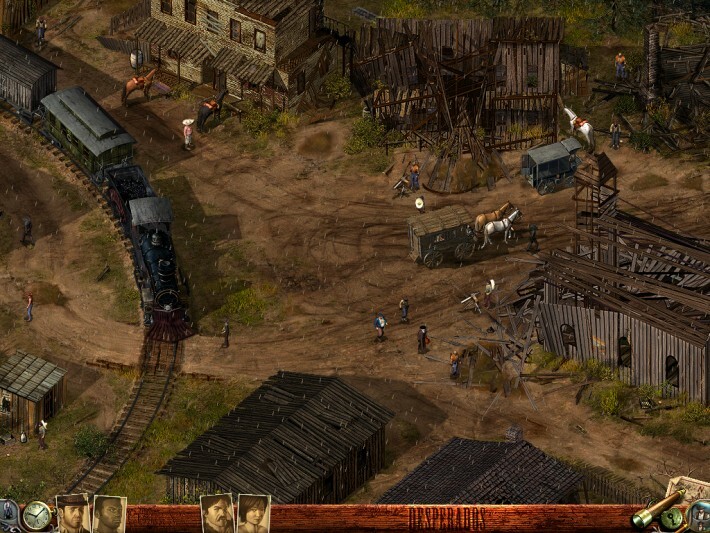Click the green keyhole button
The image size is (710, 533).
point(673,517)
